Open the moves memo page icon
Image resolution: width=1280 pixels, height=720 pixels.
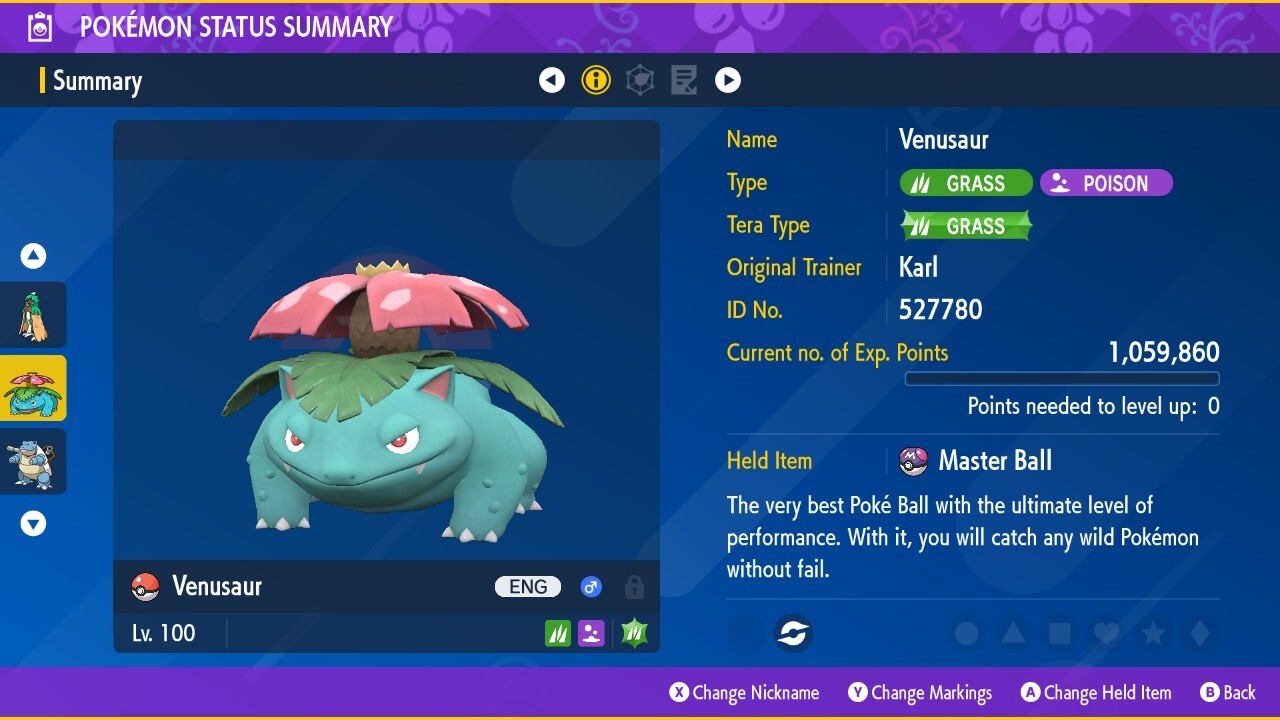click(x=684, y=79)
